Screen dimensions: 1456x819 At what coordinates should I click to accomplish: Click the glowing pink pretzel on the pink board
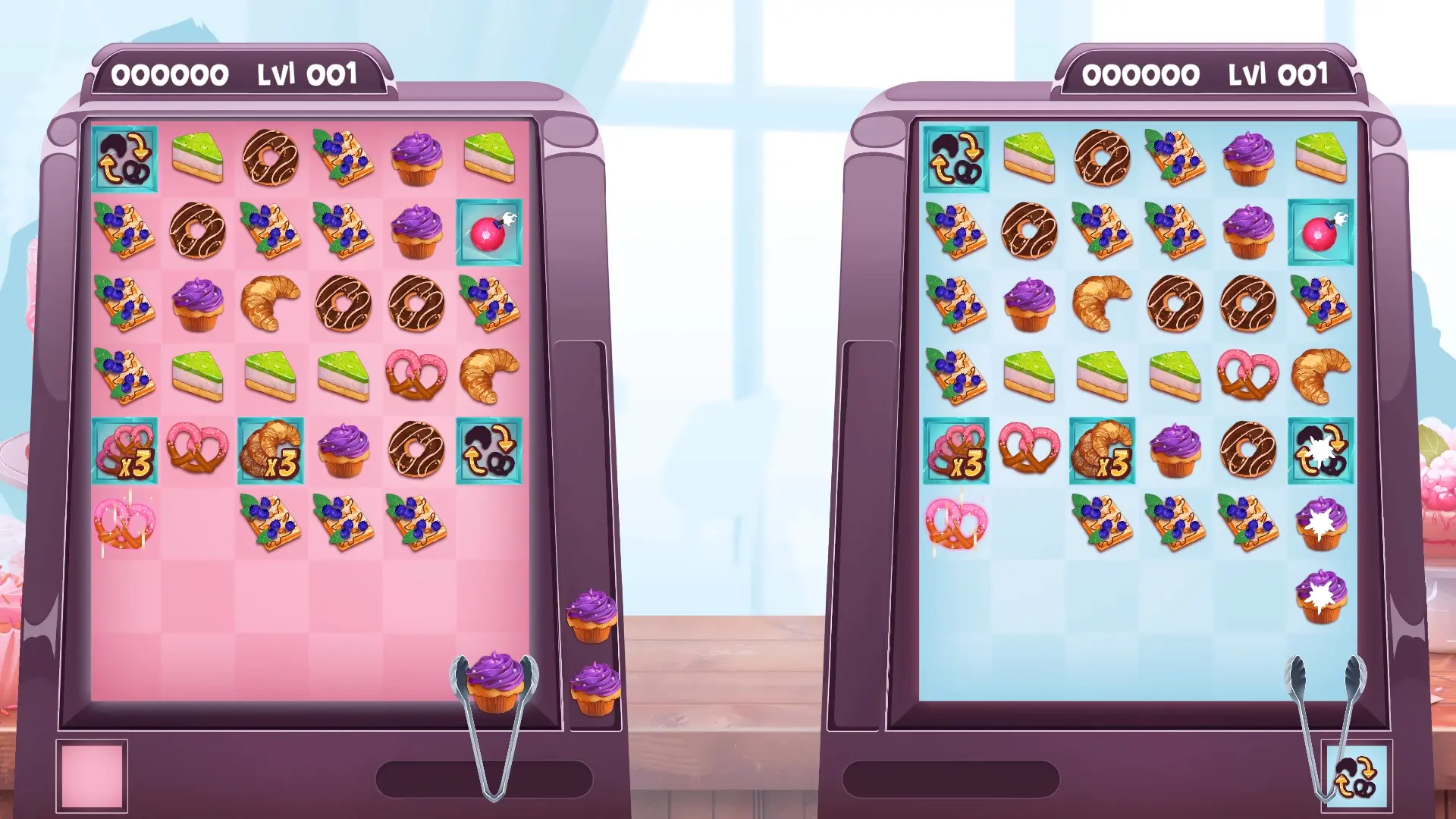coord(124,523)
